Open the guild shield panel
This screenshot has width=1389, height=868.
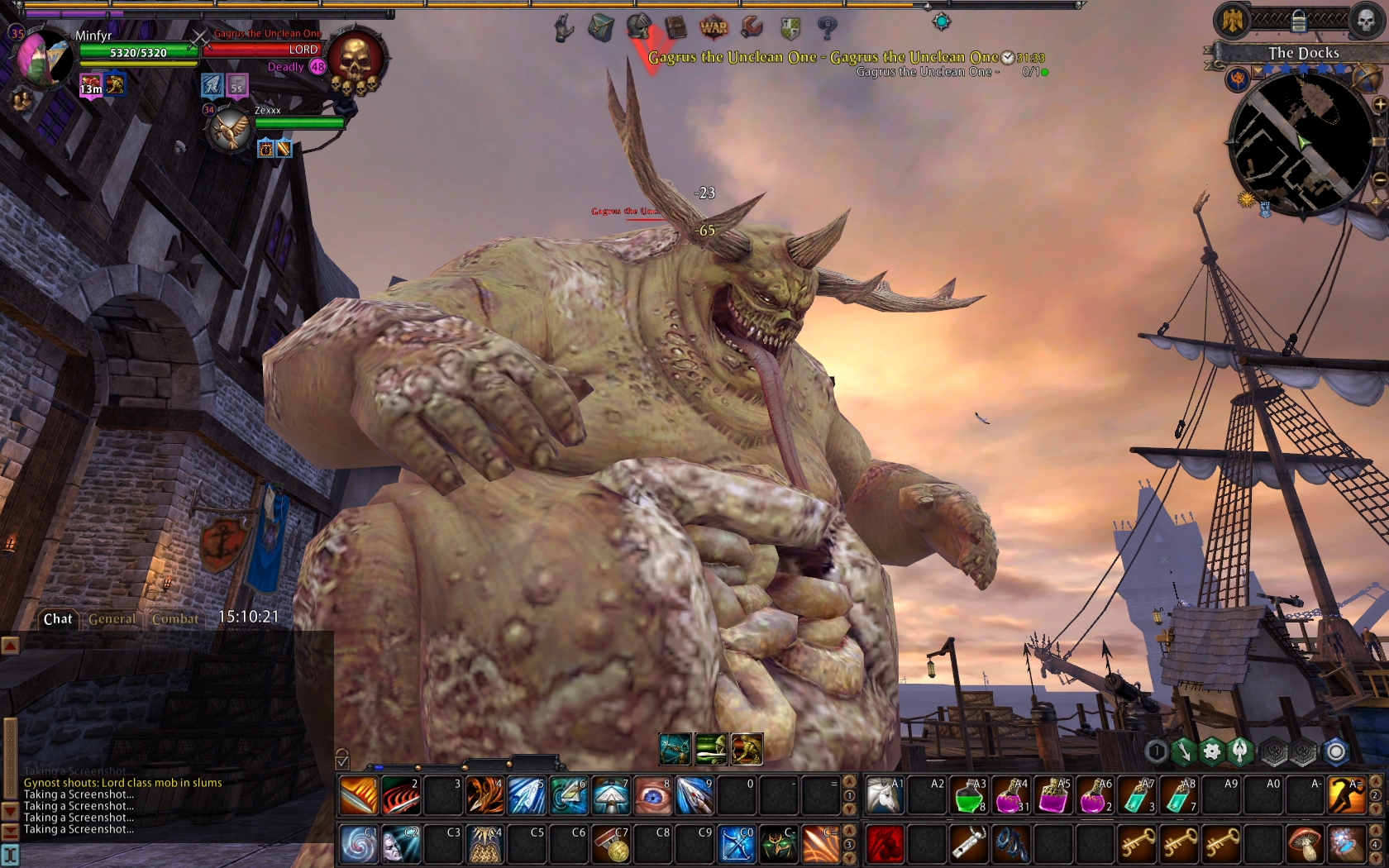coord(790,27)
